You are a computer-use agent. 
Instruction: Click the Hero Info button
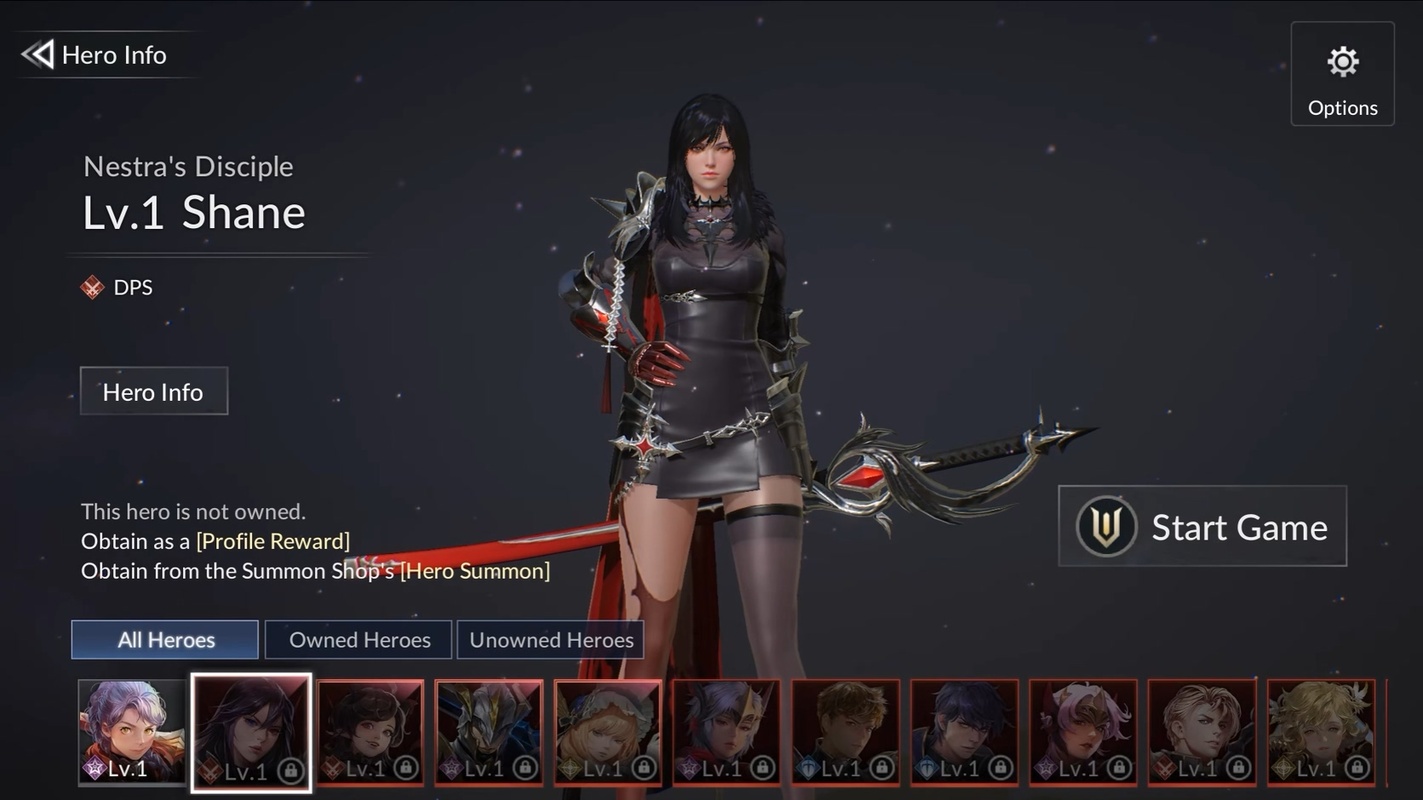coord(153,391)
